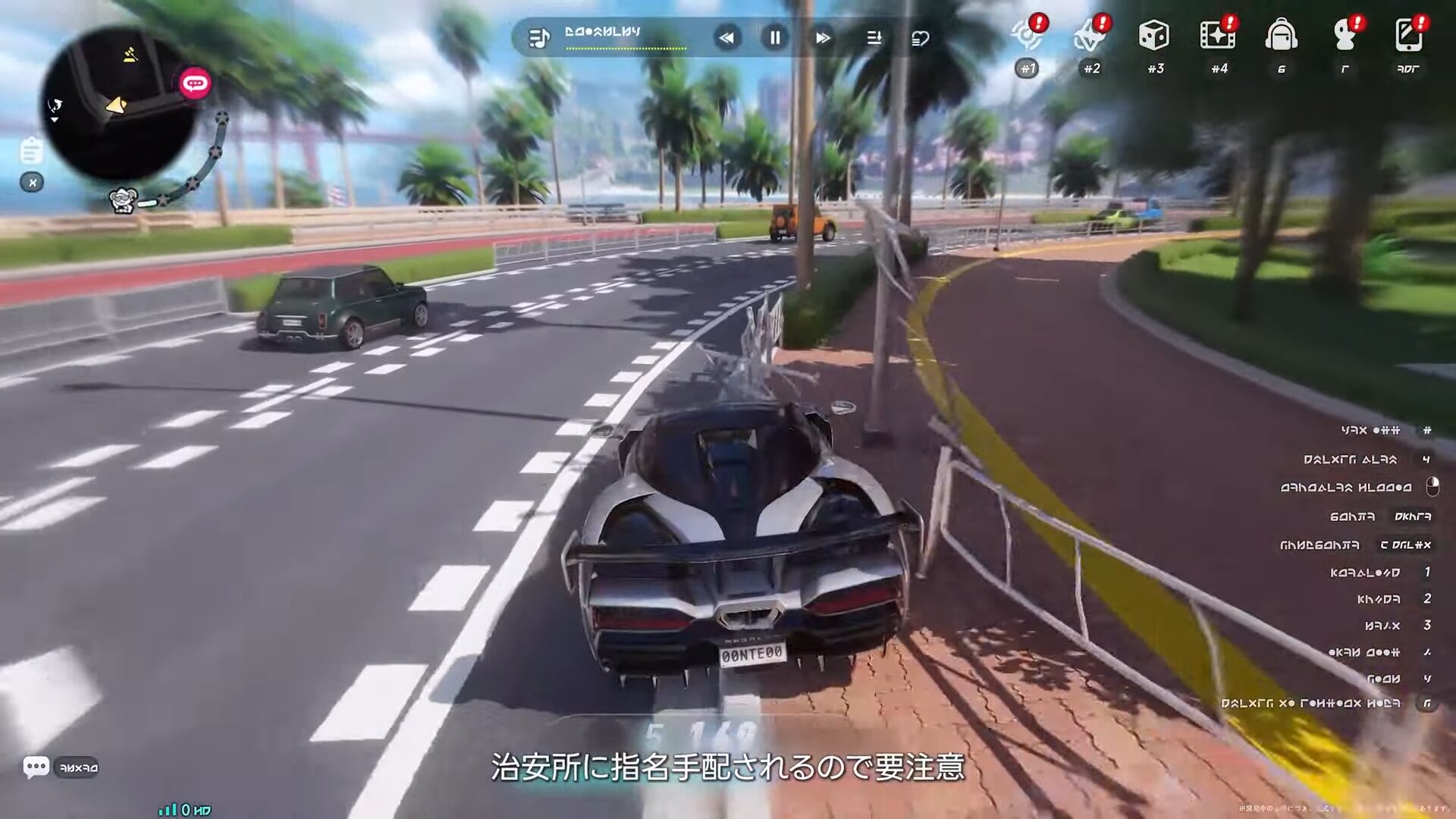Open the target icon menu labeled #1

(x=1028, y=36)
